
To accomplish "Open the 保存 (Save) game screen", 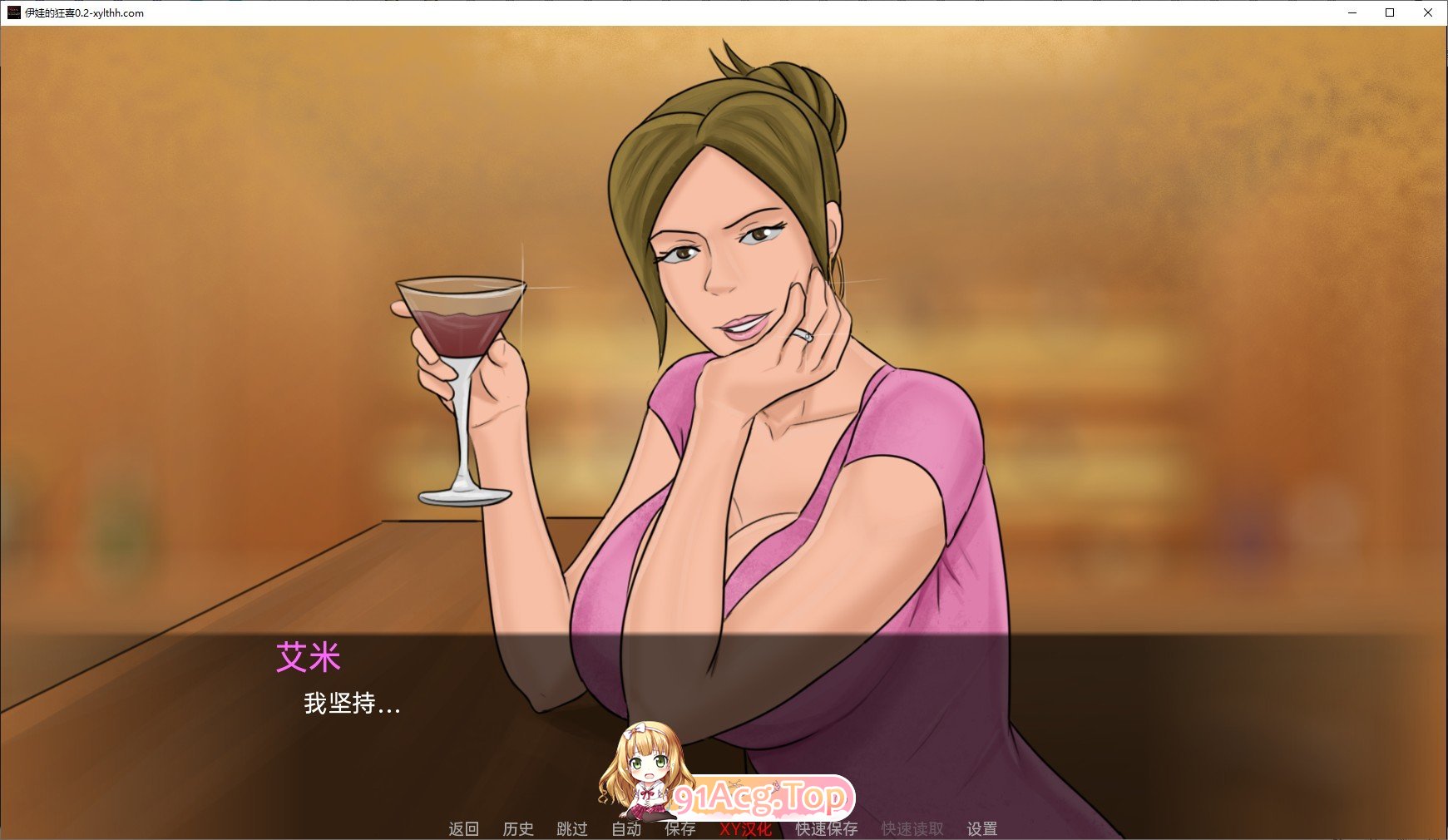I will point(680,829).
